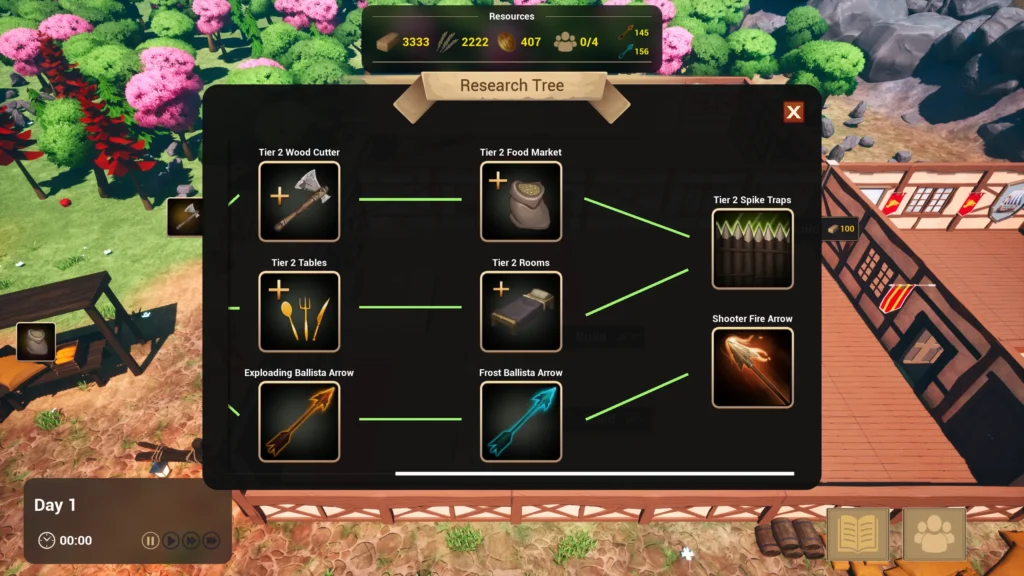Open the book journal button
Screen dimensions: 1024x576
[858, 534]
